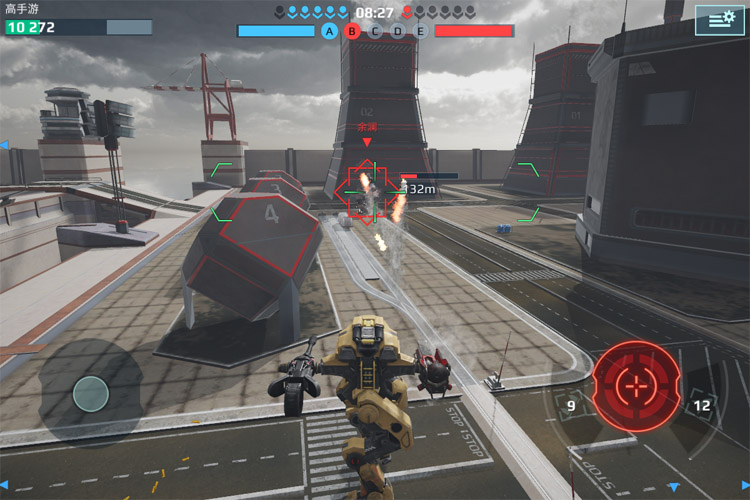750x500 pixels.
Task: Select the red beacon B indicator
Action: point(352,31)
